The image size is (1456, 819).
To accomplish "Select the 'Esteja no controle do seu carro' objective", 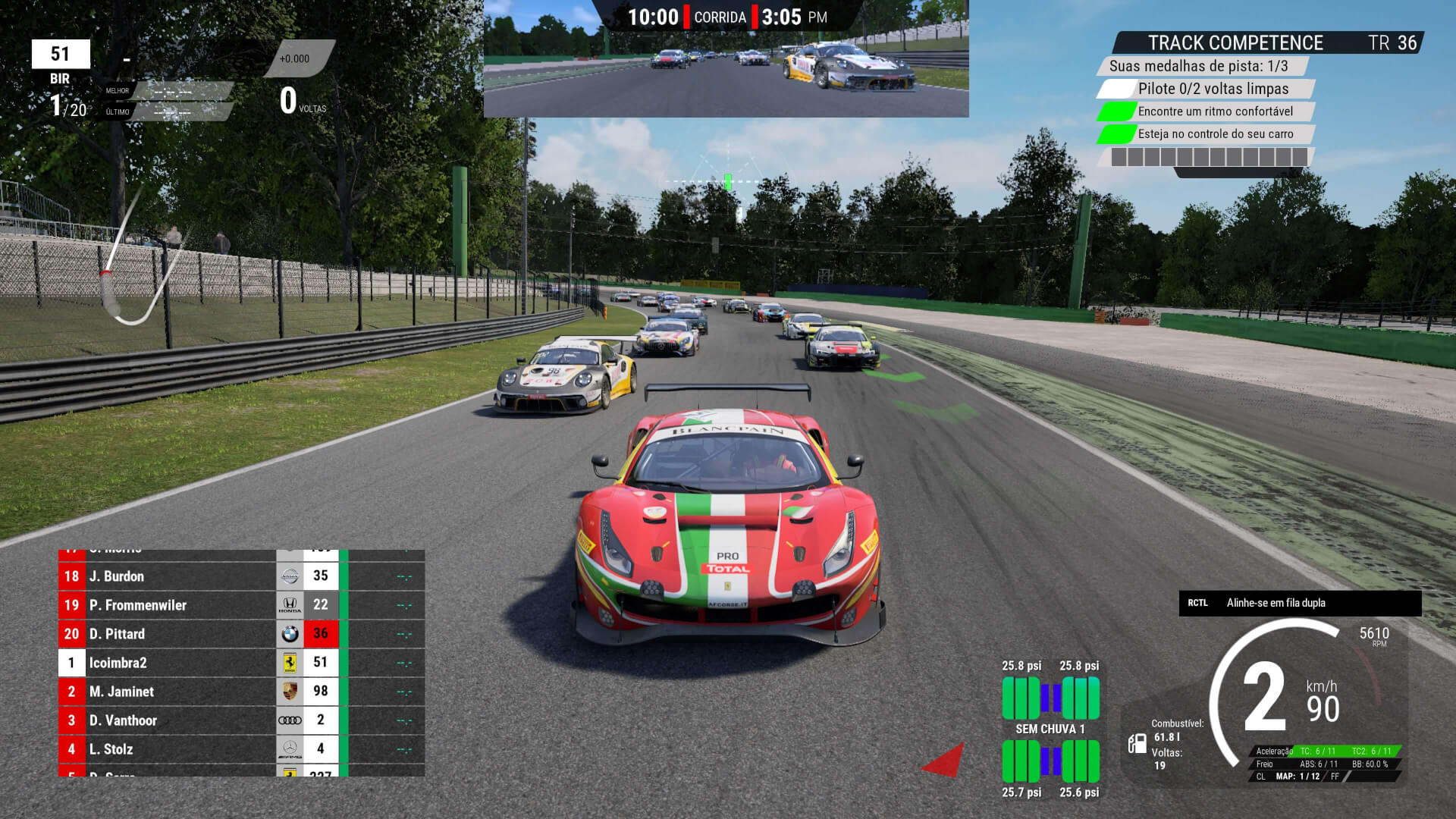I will coord(1215,134).
